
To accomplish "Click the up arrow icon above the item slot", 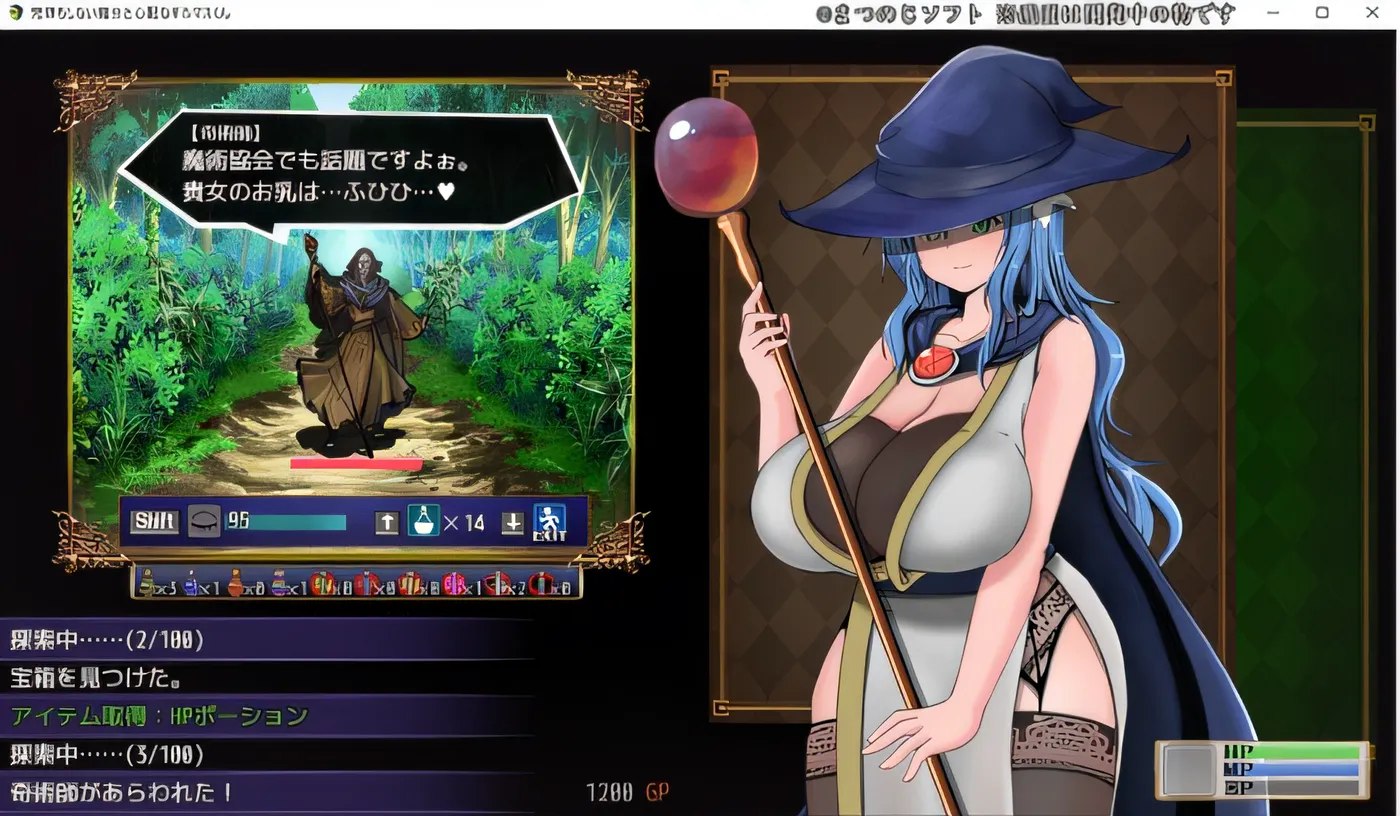I will click(385, 521).
